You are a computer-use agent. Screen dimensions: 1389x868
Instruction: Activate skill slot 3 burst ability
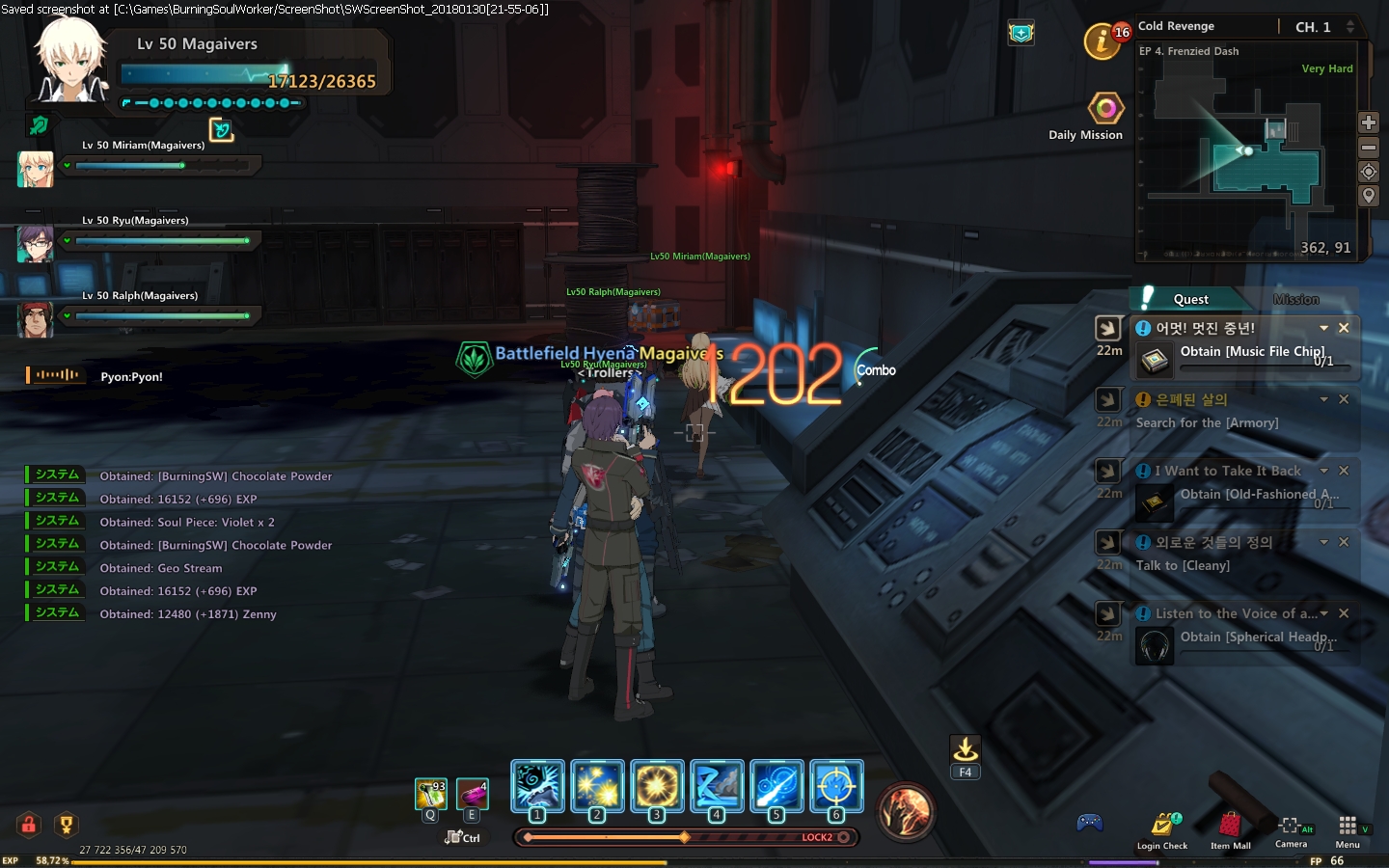point(657,786)
